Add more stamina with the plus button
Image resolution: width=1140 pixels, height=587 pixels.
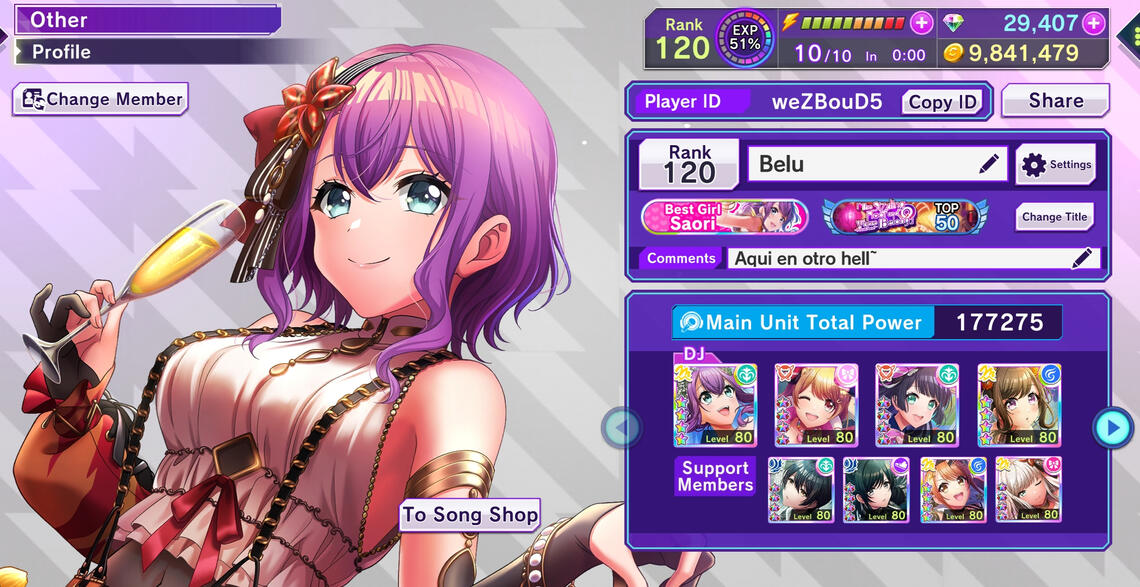coord(922,23)
